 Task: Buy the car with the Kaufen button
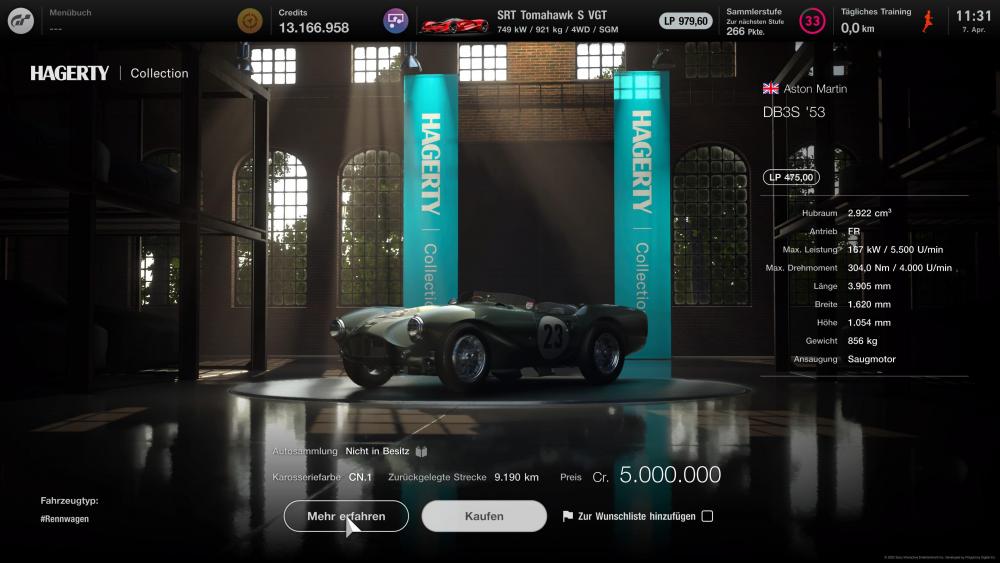pos(484,516)
